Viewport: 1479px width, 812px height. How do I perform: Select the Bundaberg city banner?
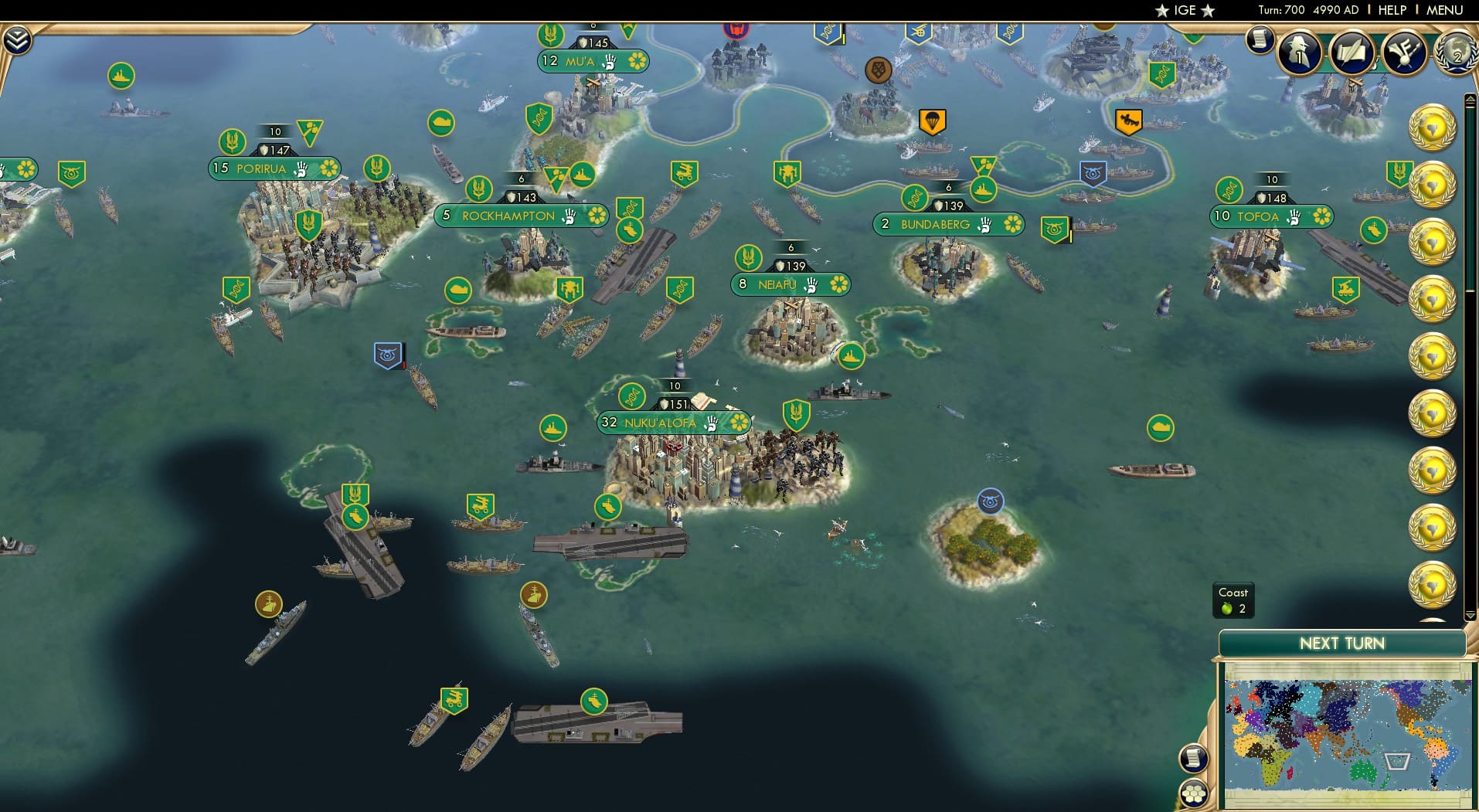coord(935,225)
